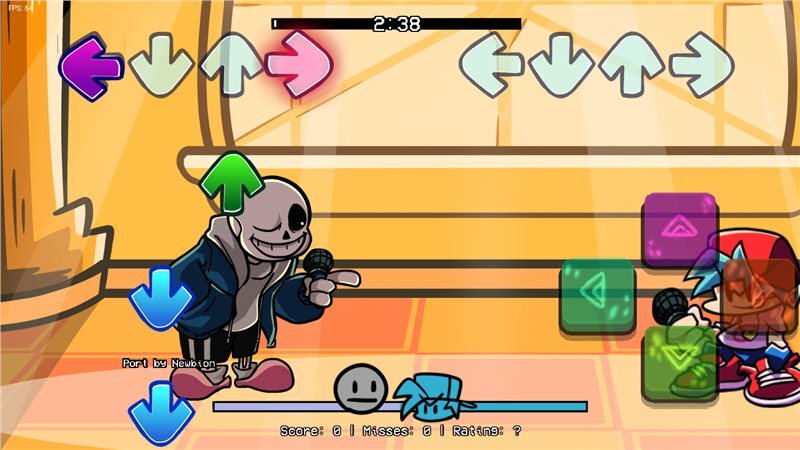The width and height of the screenshot is (800, 450).
Task: Tap the red right-arrow touch pad button
Action: coord(760,294)
